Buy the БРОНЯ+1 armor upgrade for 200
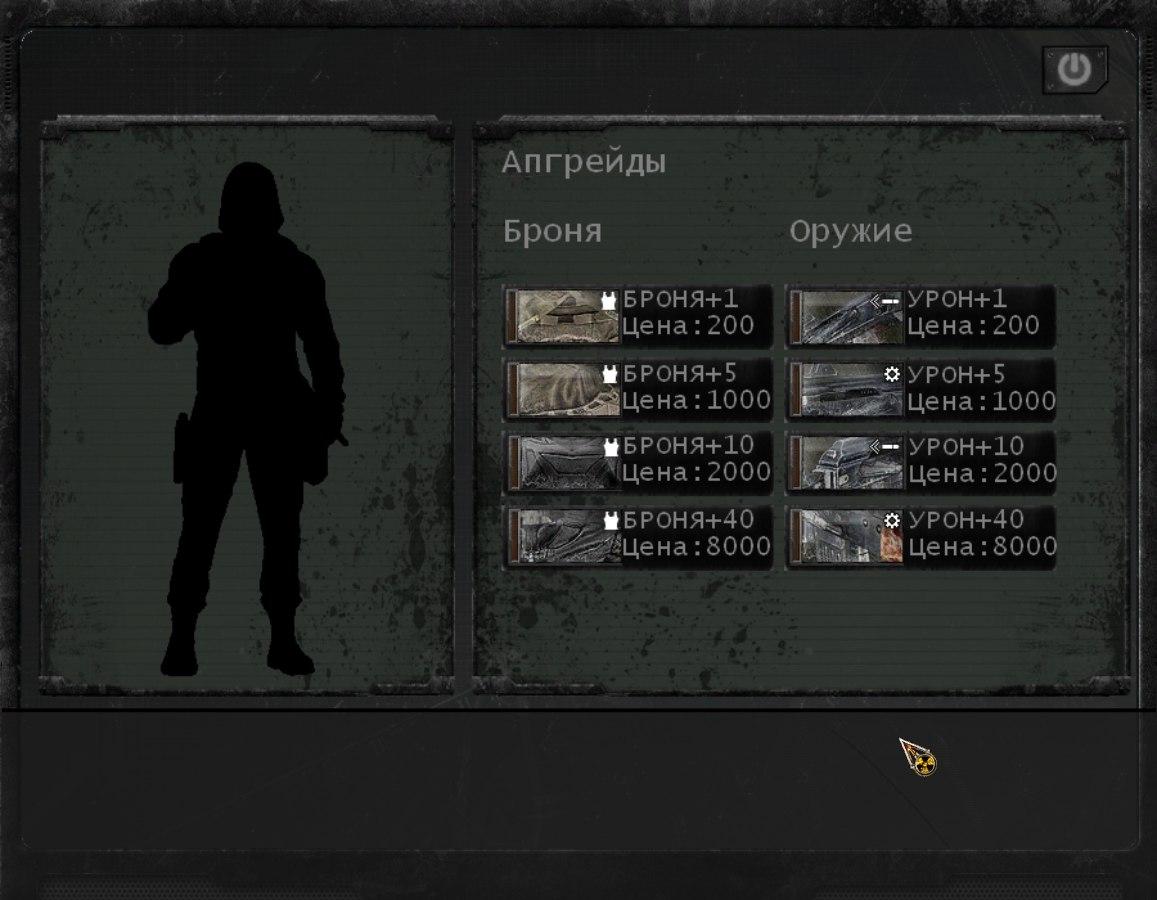Image resolution: width=1157 pixels, height=900 pixels. (637, 315)
